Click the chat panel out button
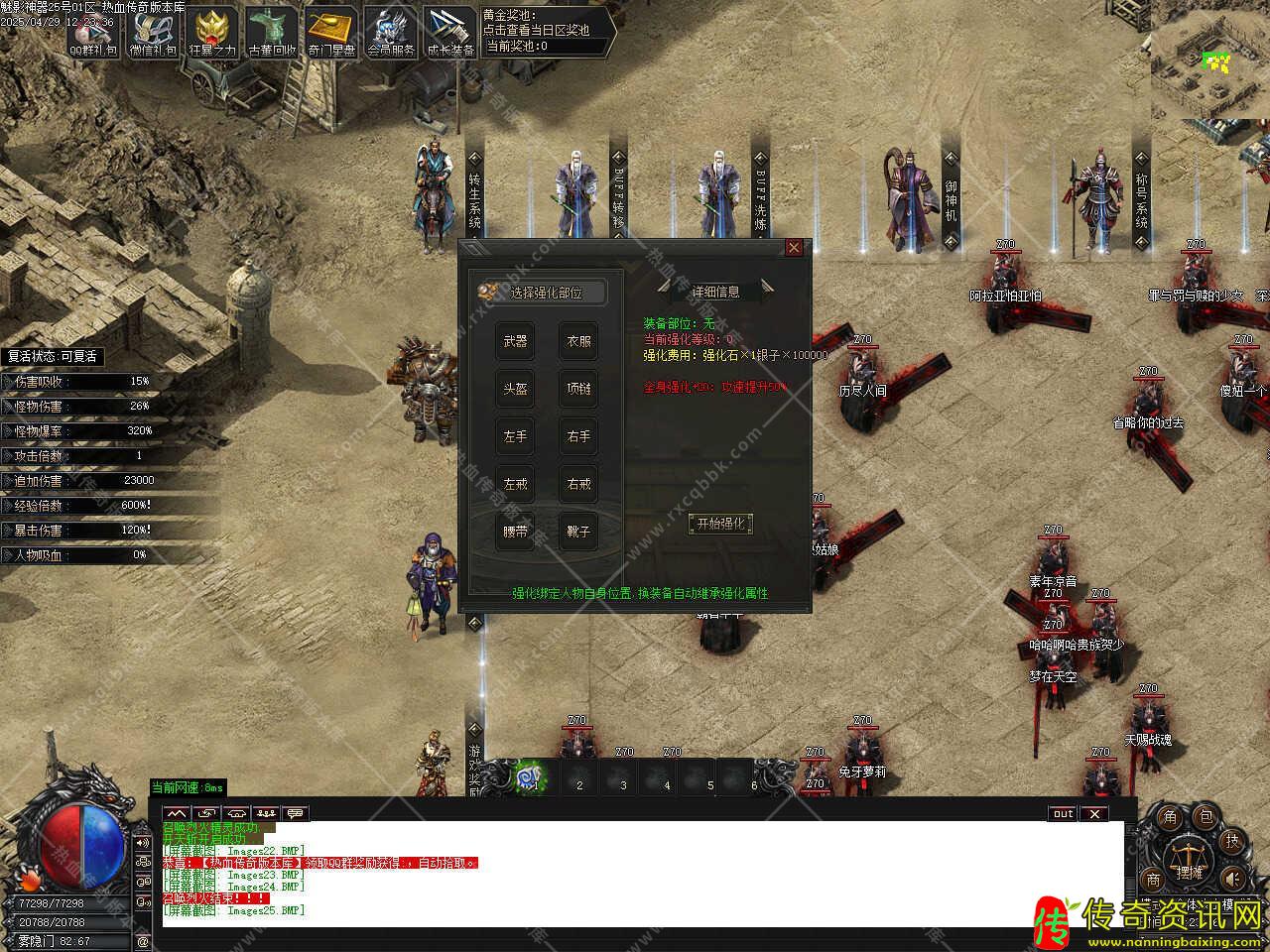Image resolution: width=1270 pixels, height=952 pixels. [x=1063, y=814]
